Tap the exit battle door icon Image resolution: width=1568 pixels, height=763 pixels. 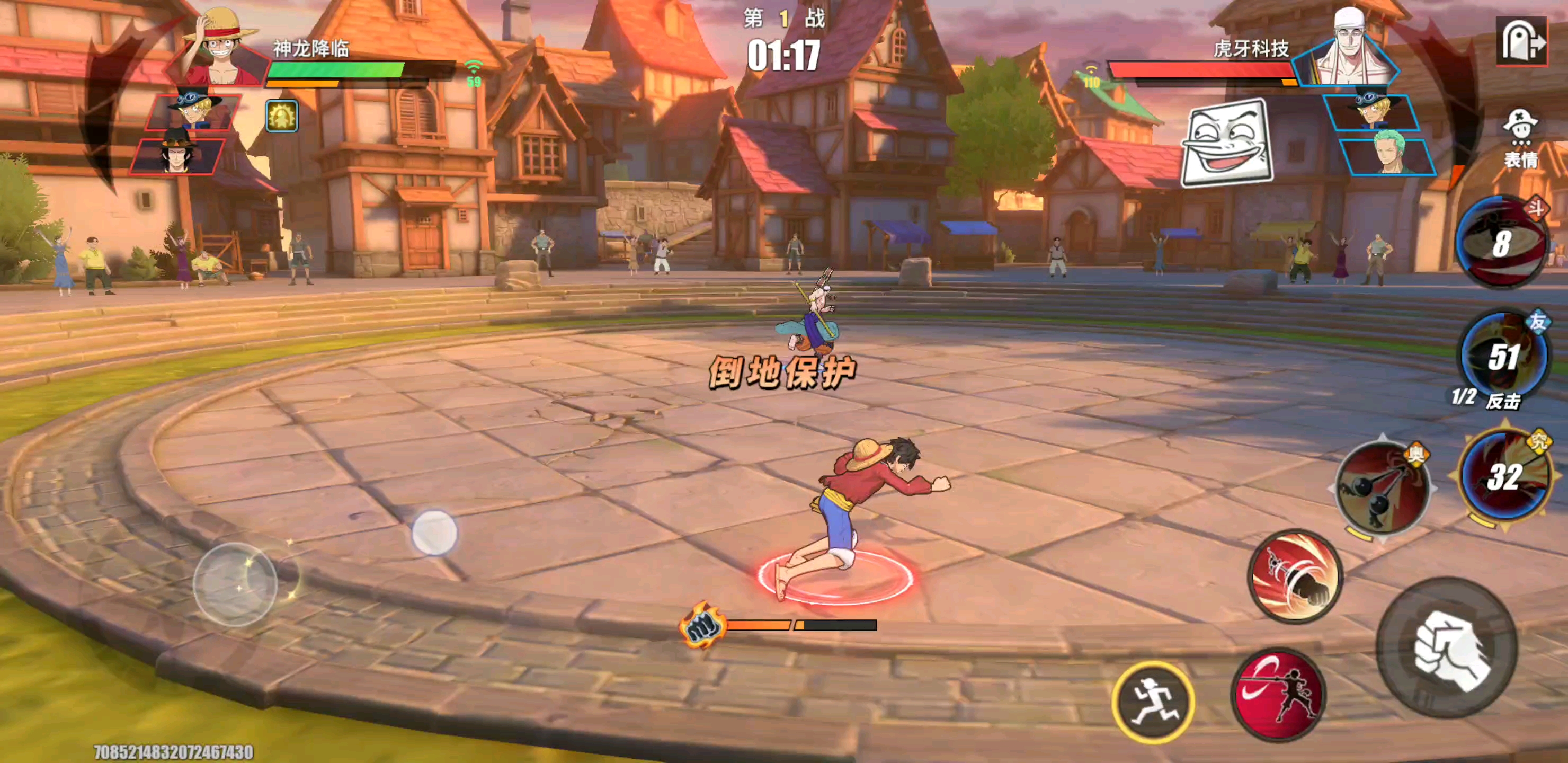1521,41
